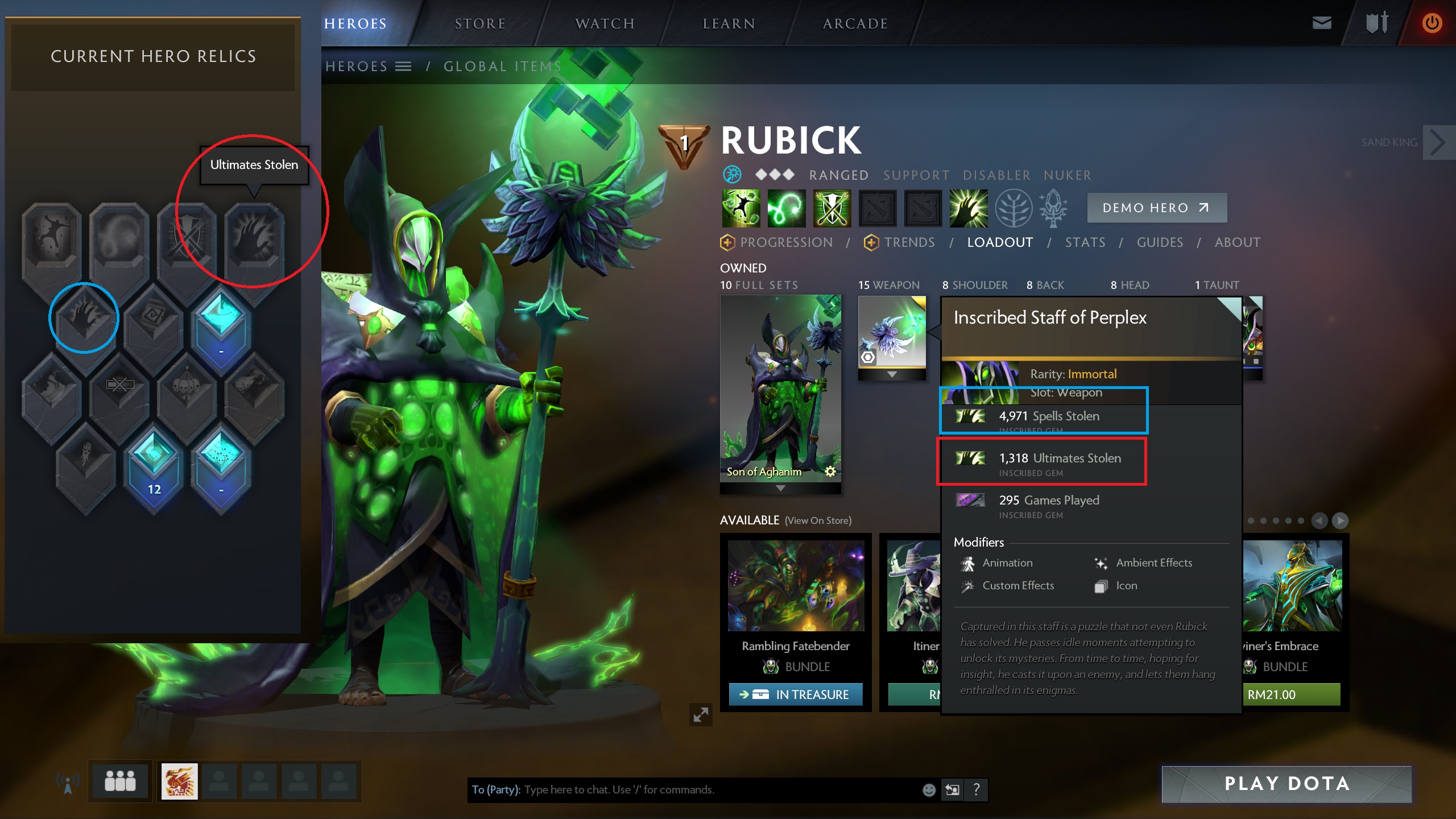1456x819 pixels.
Task: Click the power quit button
Action: [1432, 23]
